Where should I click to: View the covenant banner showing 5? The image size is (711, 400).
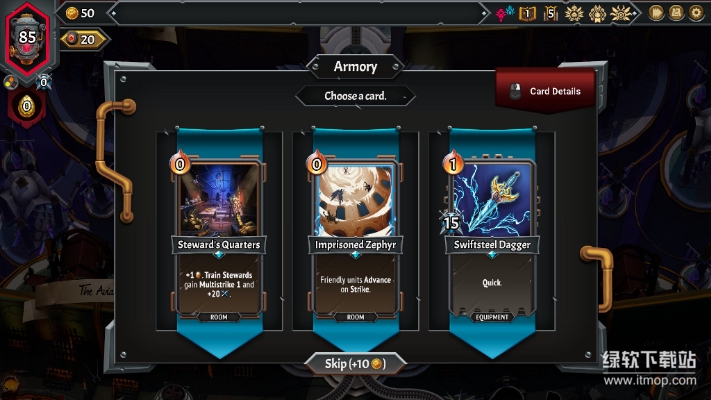pyautogui.click(x=551, y=13)
